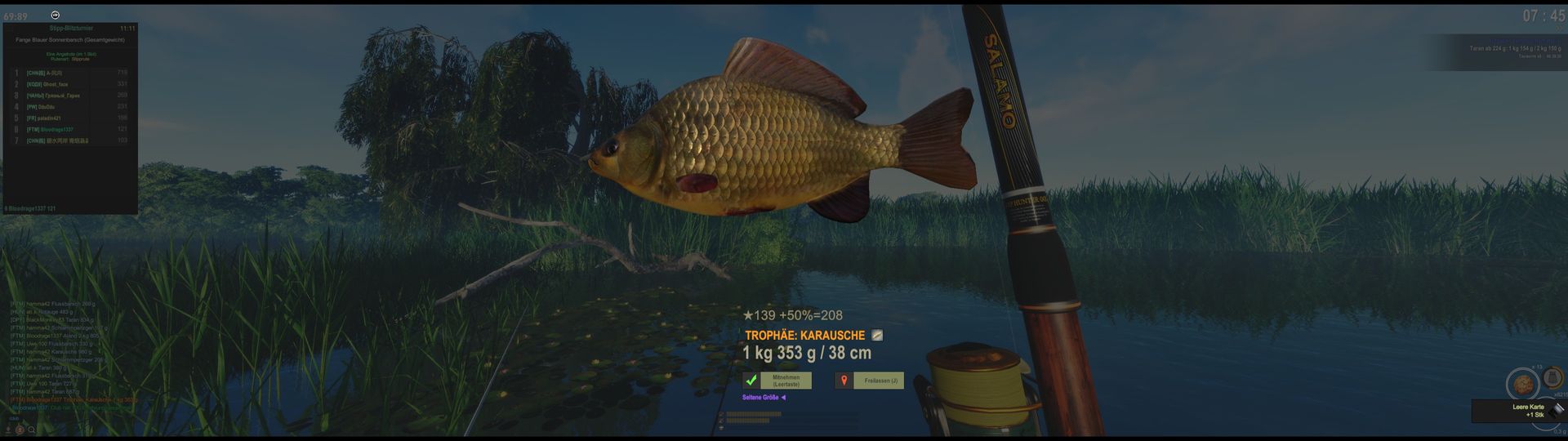This screenshot has height=441, width=1568.
Task: Release the fish with the Freilassen button
Action: tap(880, 381)
